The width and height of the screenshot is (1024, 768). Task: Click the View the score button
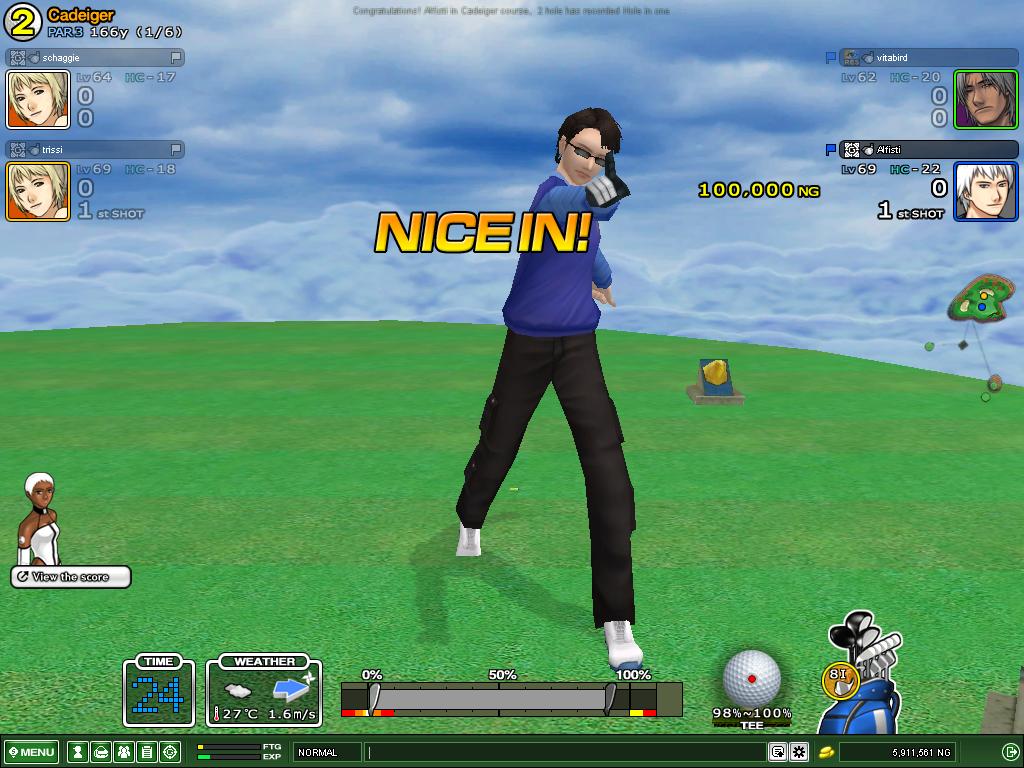(x=71, y=577)
